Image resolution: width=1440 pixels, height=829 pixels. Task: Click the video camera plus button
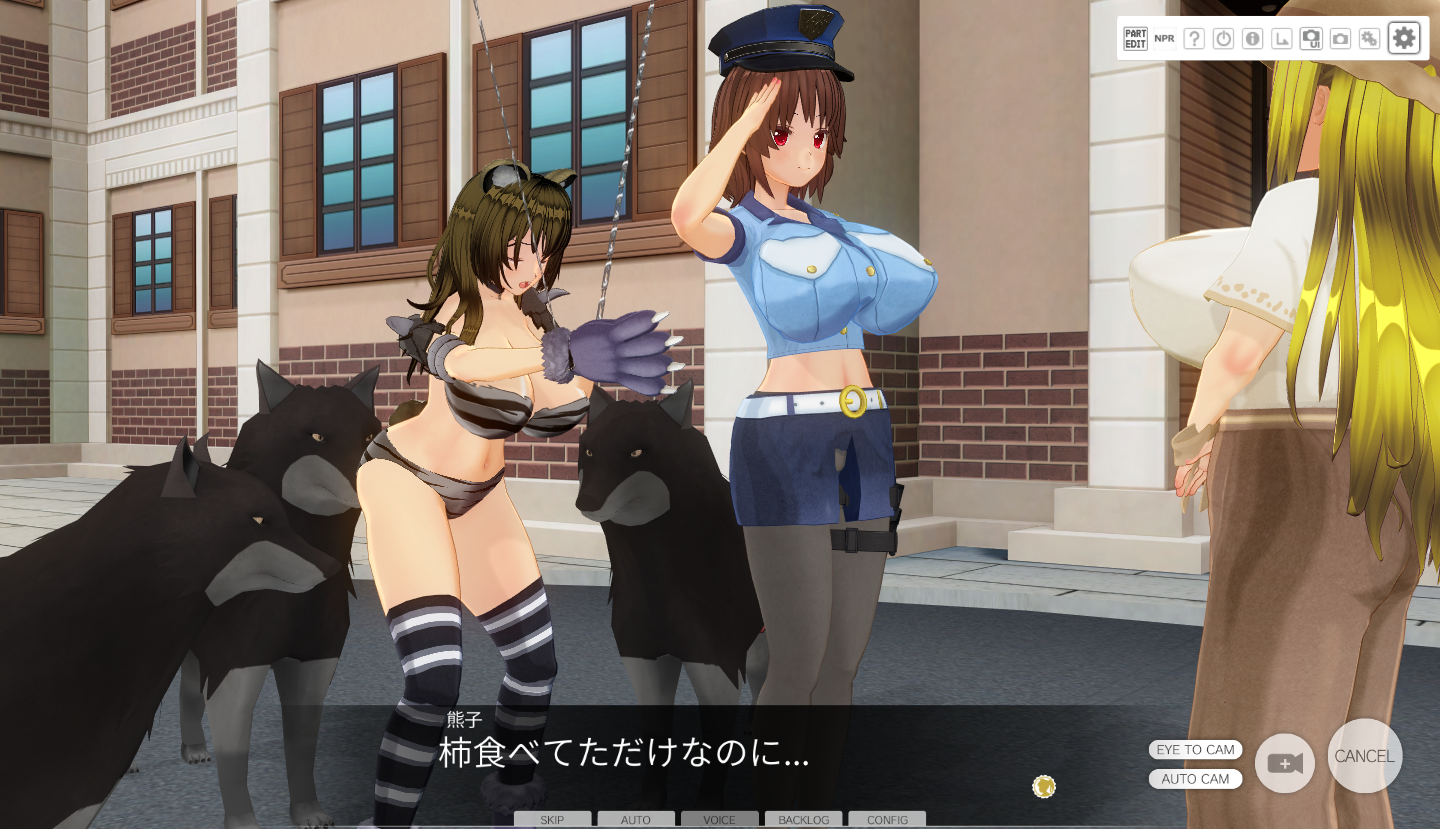coord(1285,764)
